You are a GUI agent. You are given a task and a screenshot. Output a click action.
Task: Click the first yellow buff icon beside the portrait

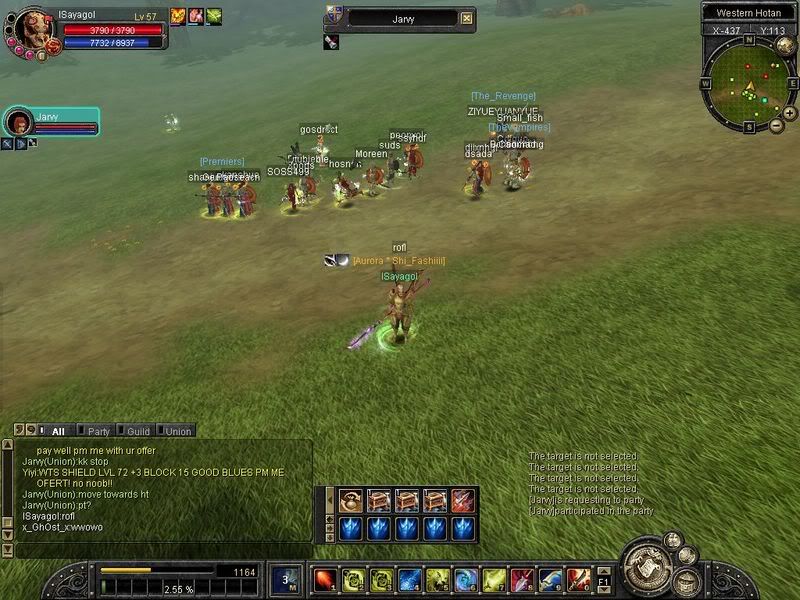pos(178,16)
